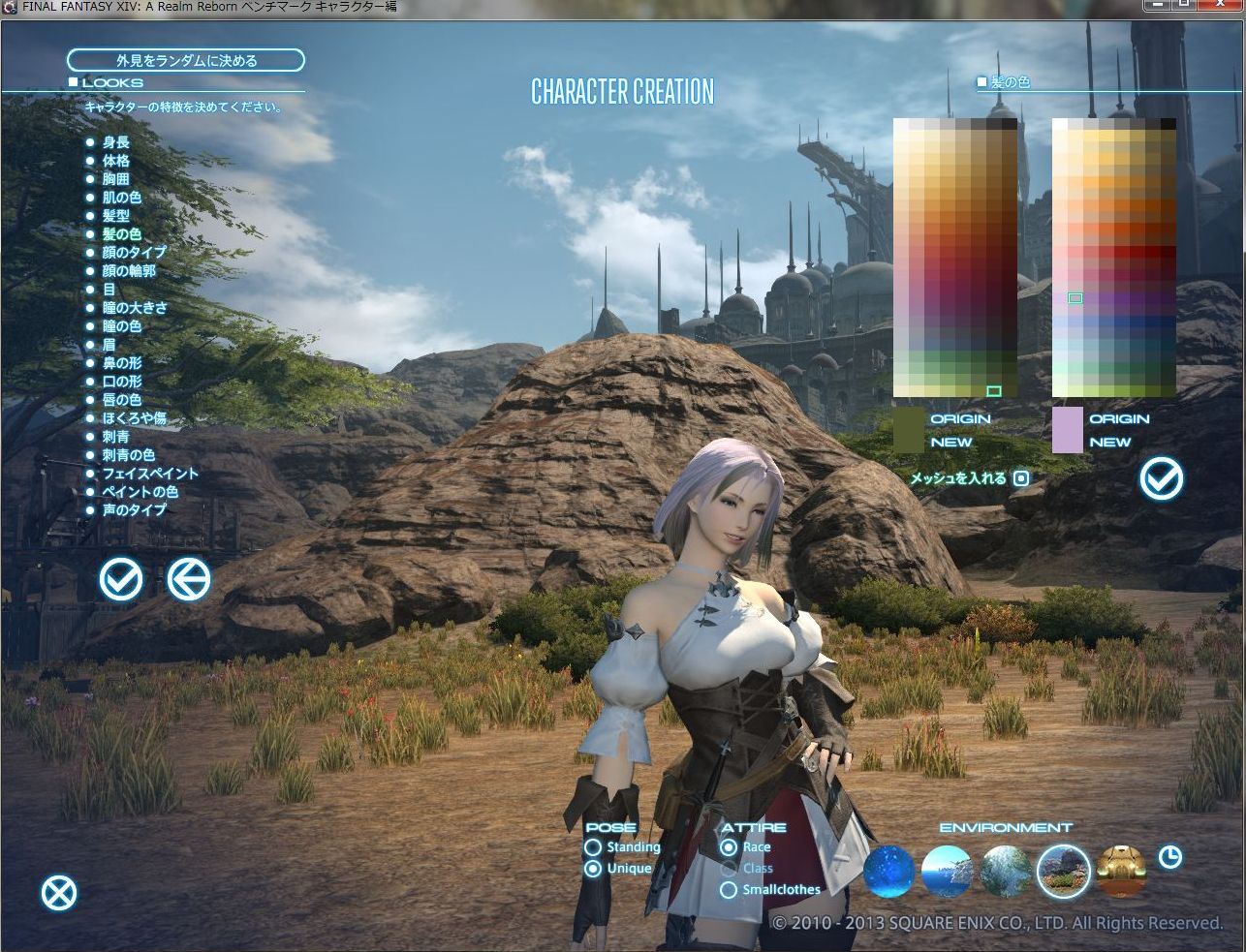Pick the highlighted lavender hair color swatch
1246x952 pixels.
1075,298
